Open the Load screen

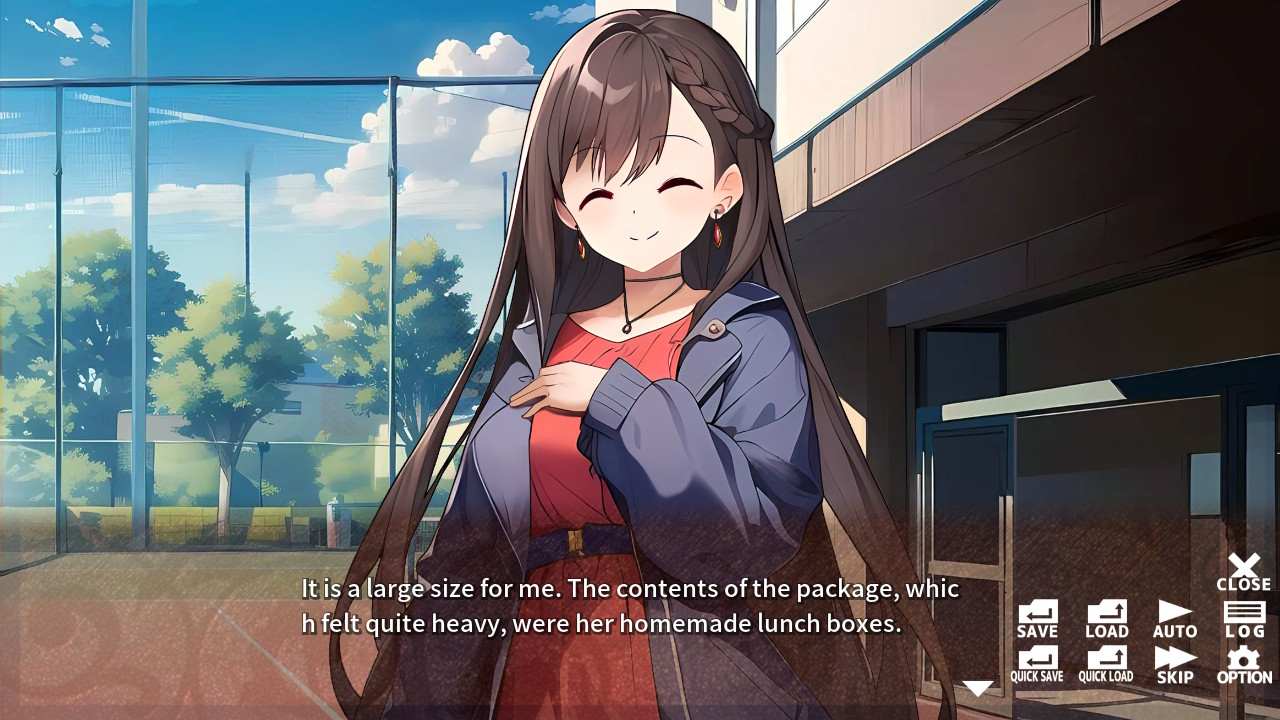(x=1106, y=618)
